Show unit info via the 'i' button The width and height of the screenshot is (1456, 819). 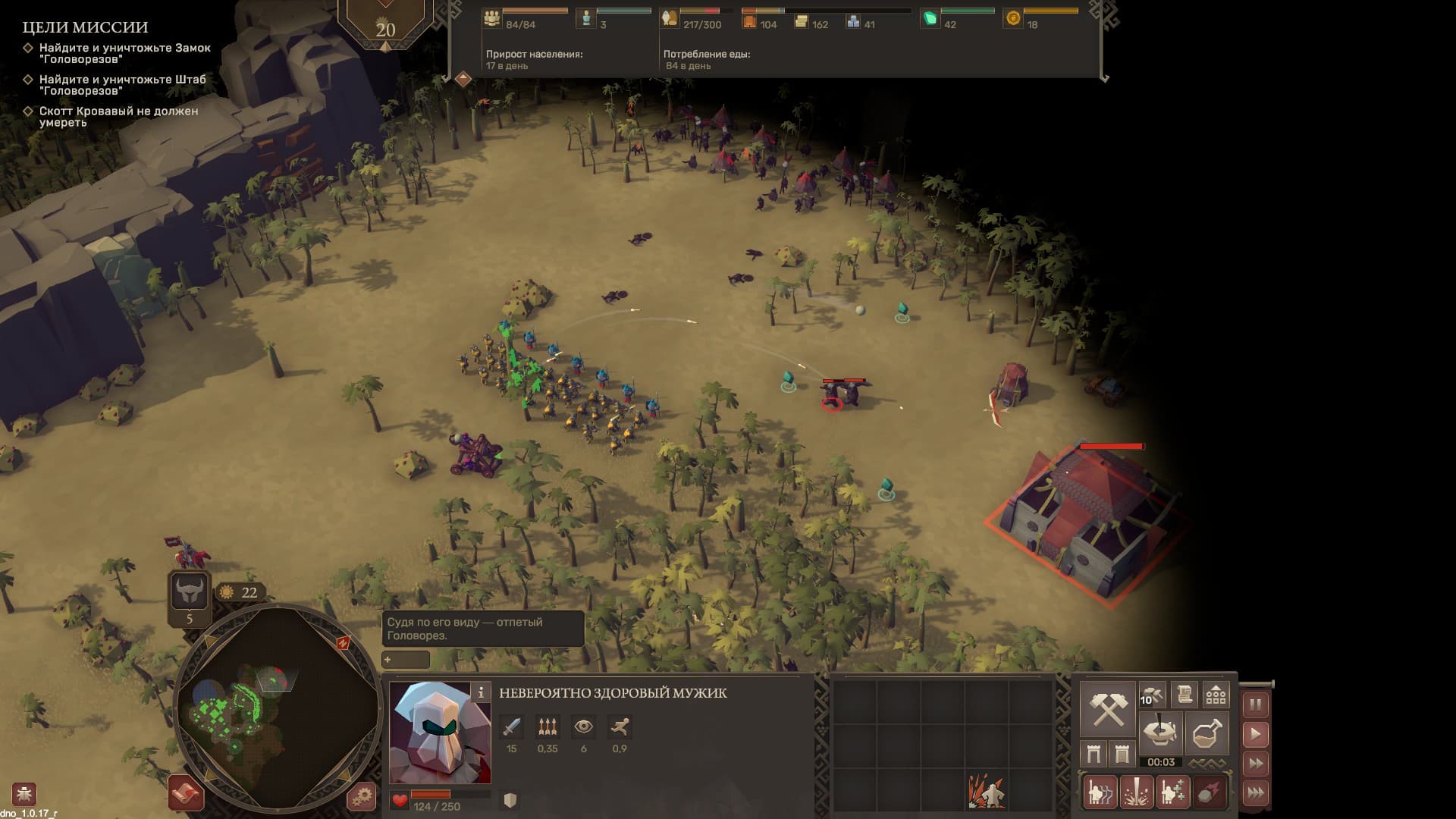pyautogui.click(x=481, y=692)
